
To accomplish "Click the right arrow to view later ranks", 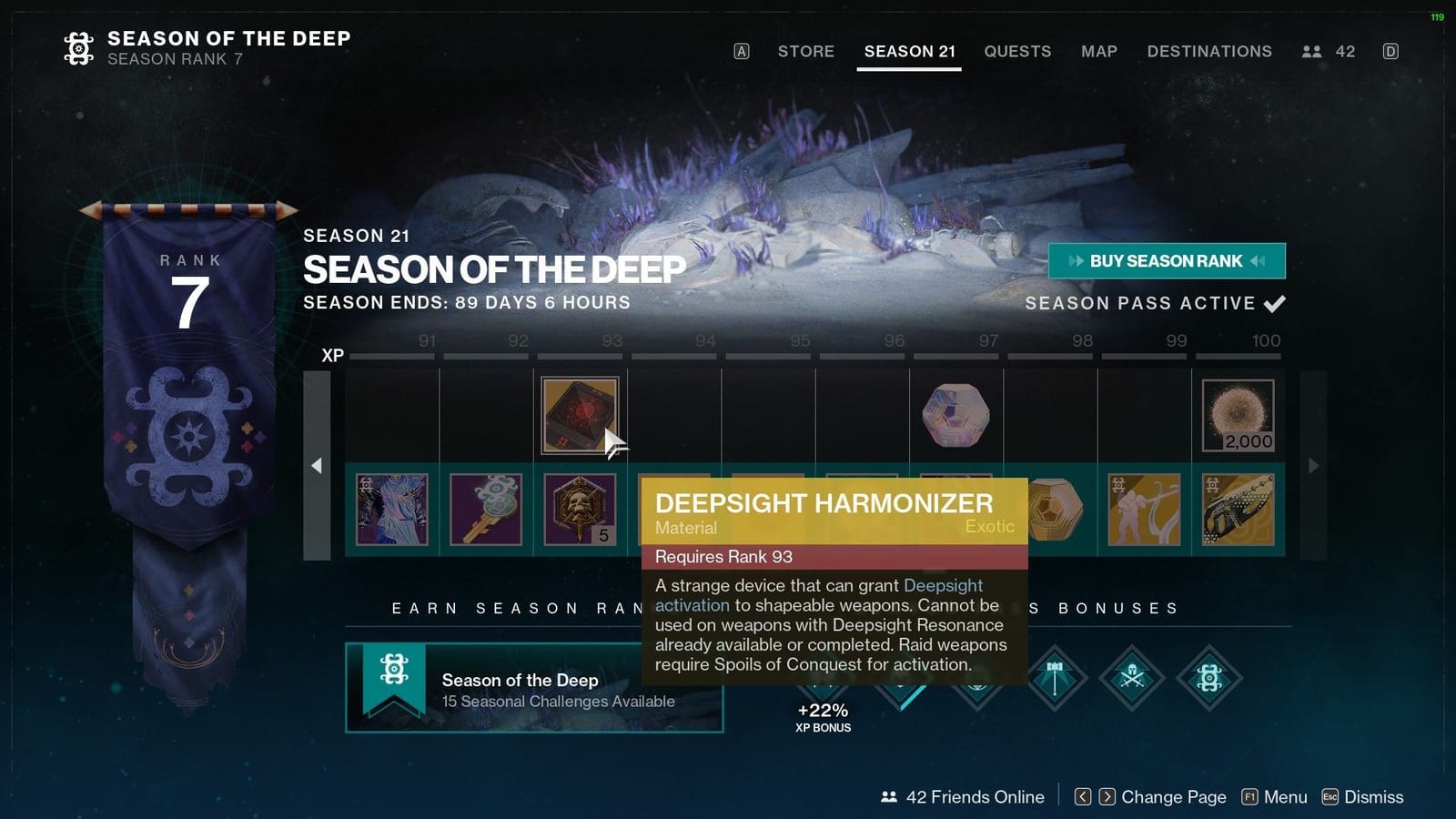I will pyautogui.click(x=1314, y=466).
